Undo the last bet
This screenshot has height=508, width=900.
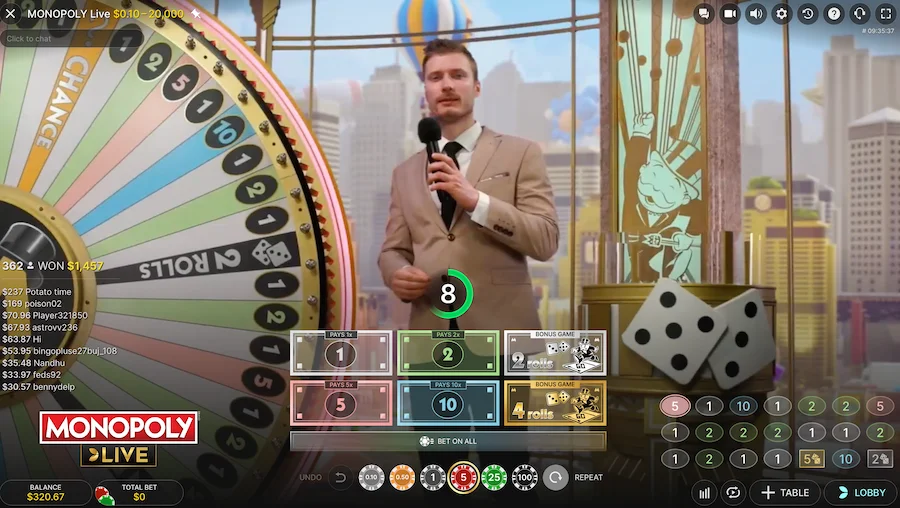point(340,478)
